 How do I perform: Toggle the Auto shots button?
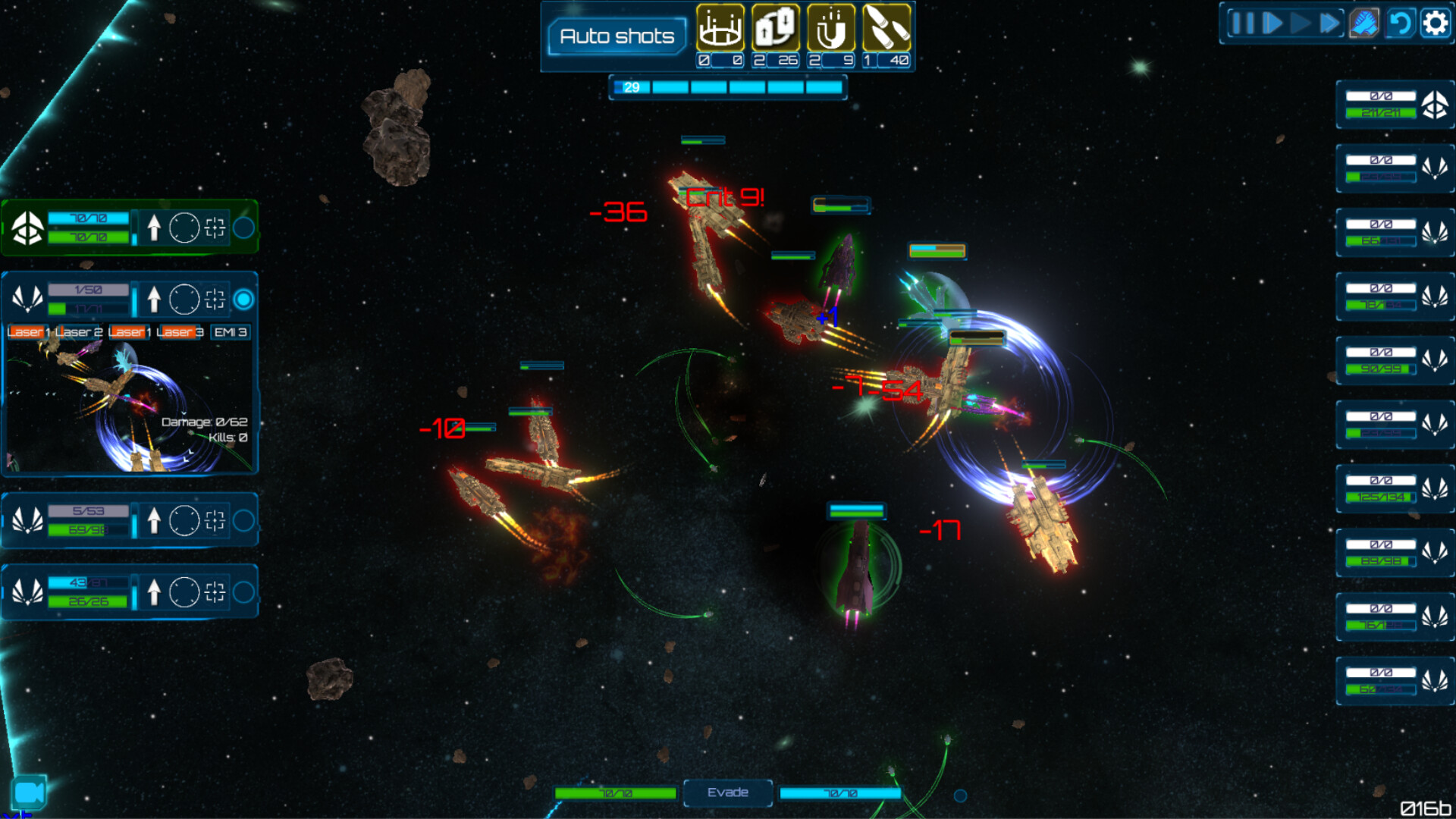(617, 36)
